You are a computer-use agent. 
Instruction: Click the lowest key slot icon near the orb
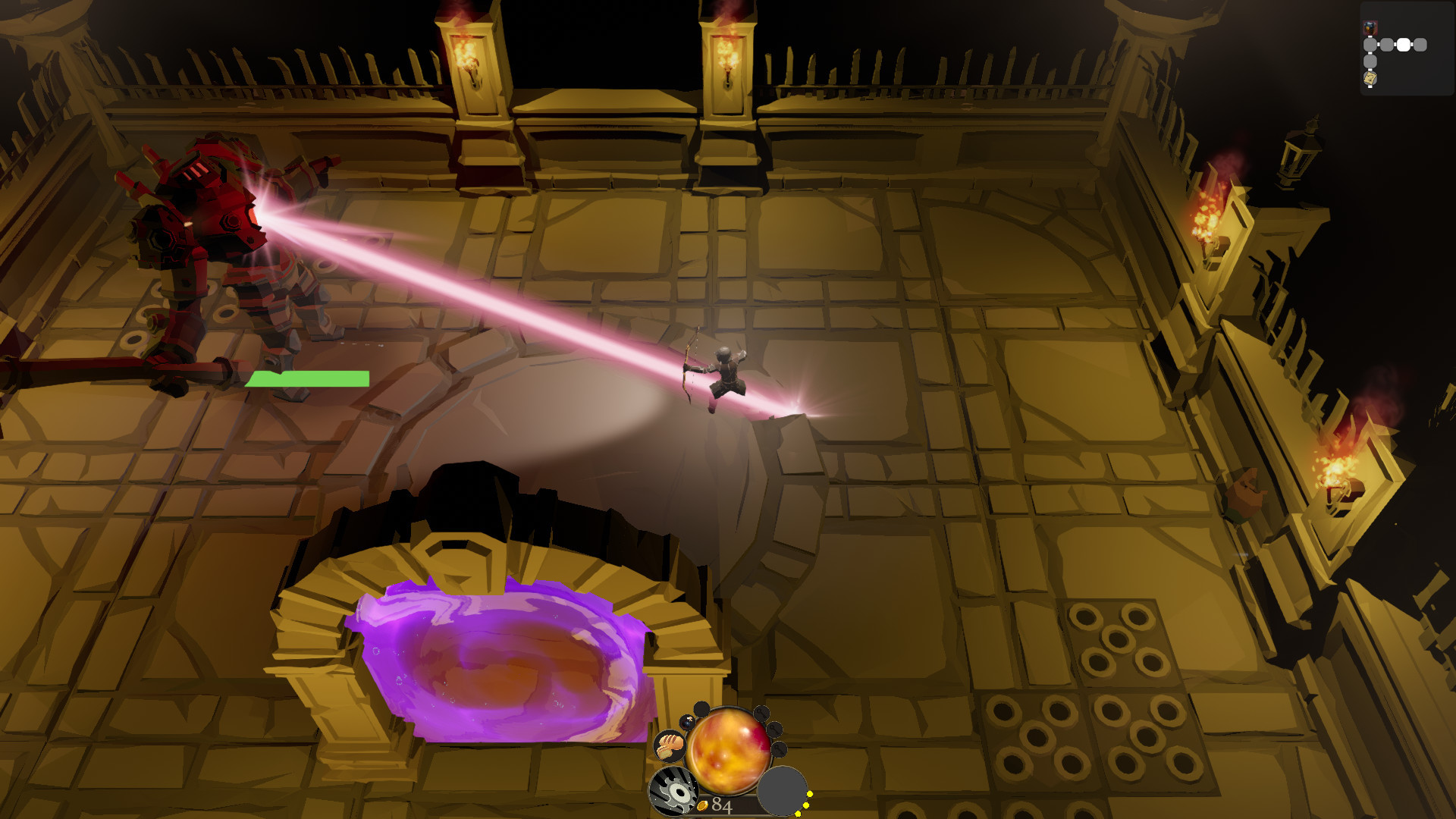coord(780,748)
